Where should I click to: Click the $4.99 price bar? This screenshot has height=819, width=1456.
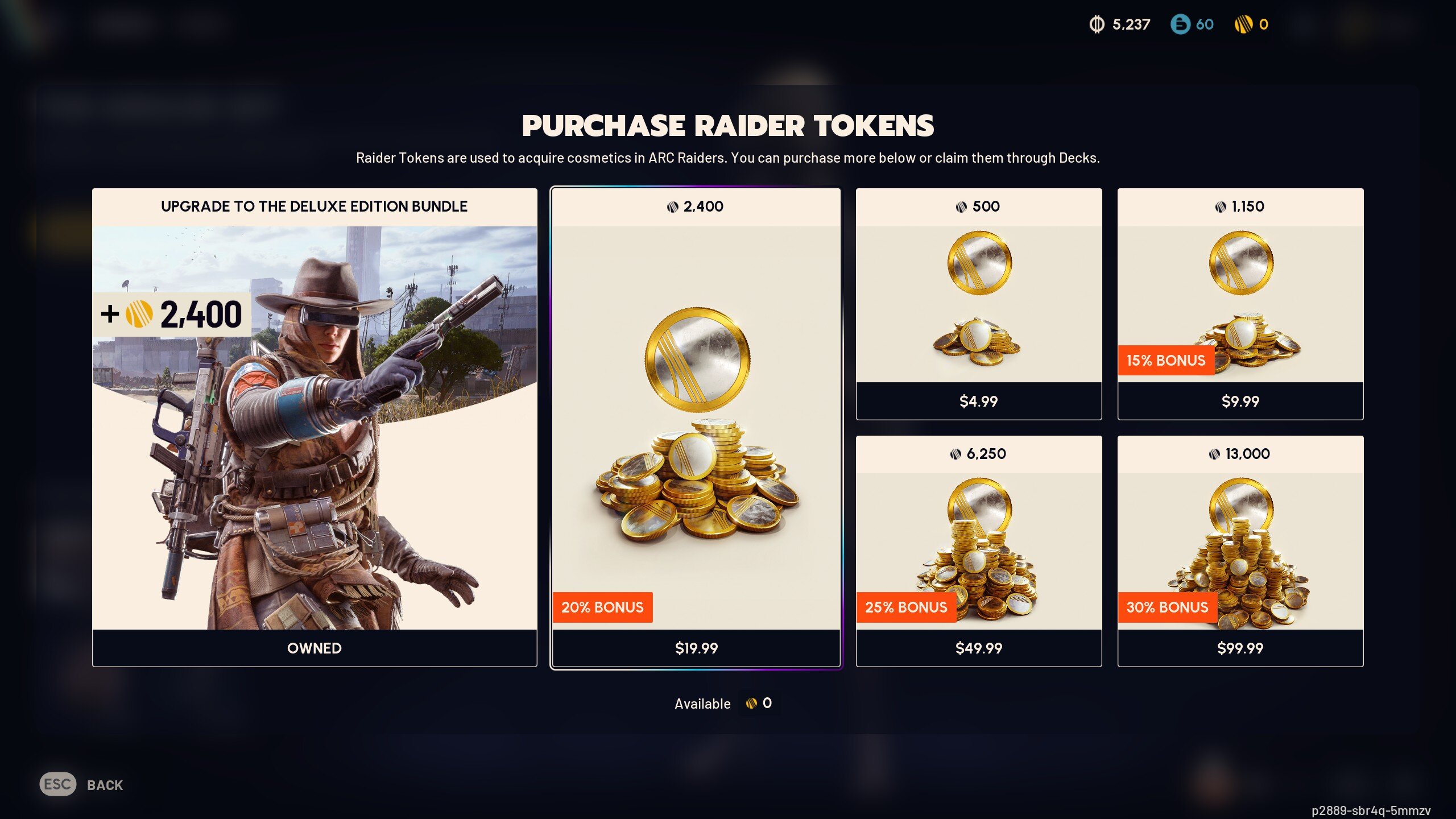[978, 402]
